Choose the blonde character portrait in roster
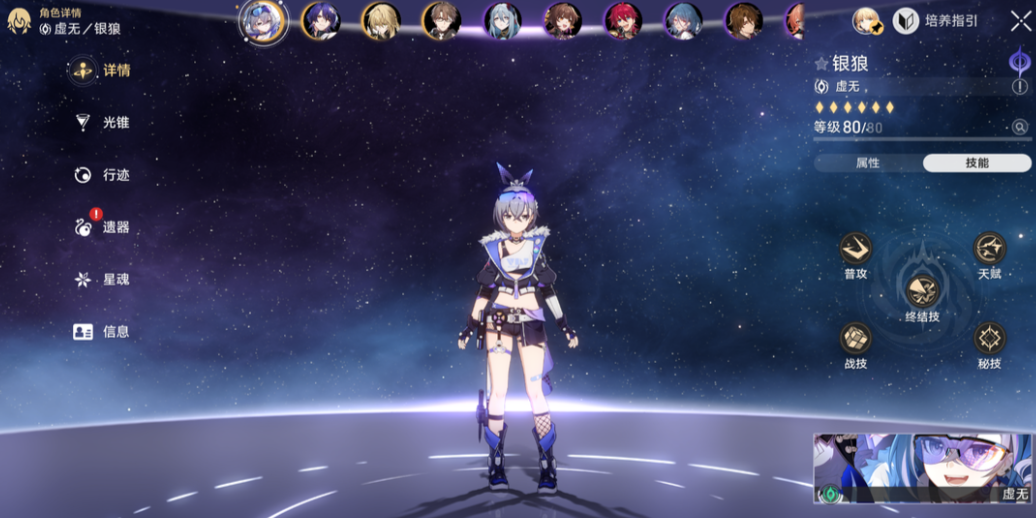Viewport: 1036px width, 518px height. [x=381, y=21]
